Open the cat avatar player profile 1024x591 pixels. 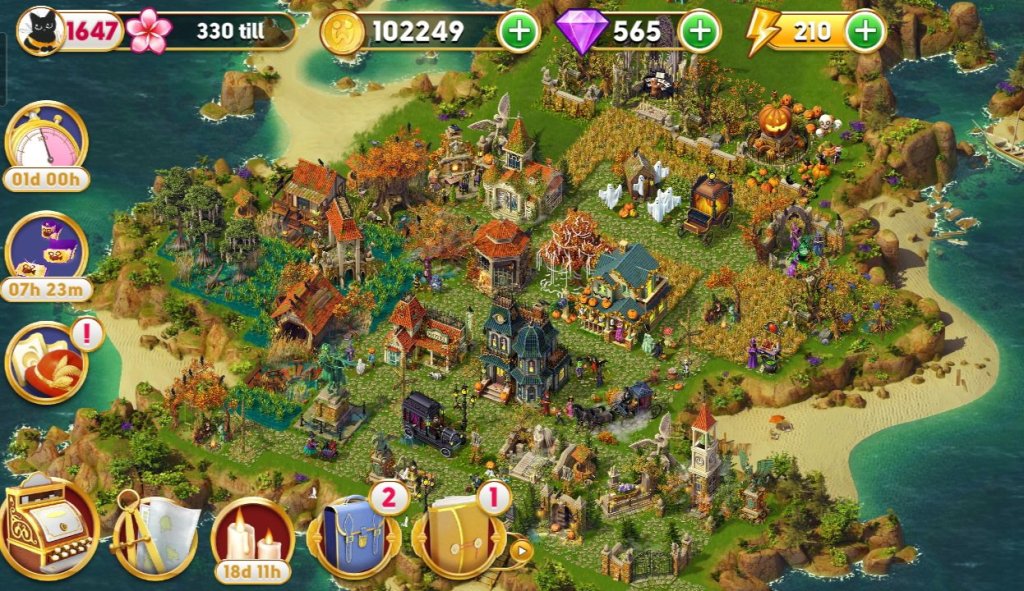pyautogui.click(x=41, y=32)
